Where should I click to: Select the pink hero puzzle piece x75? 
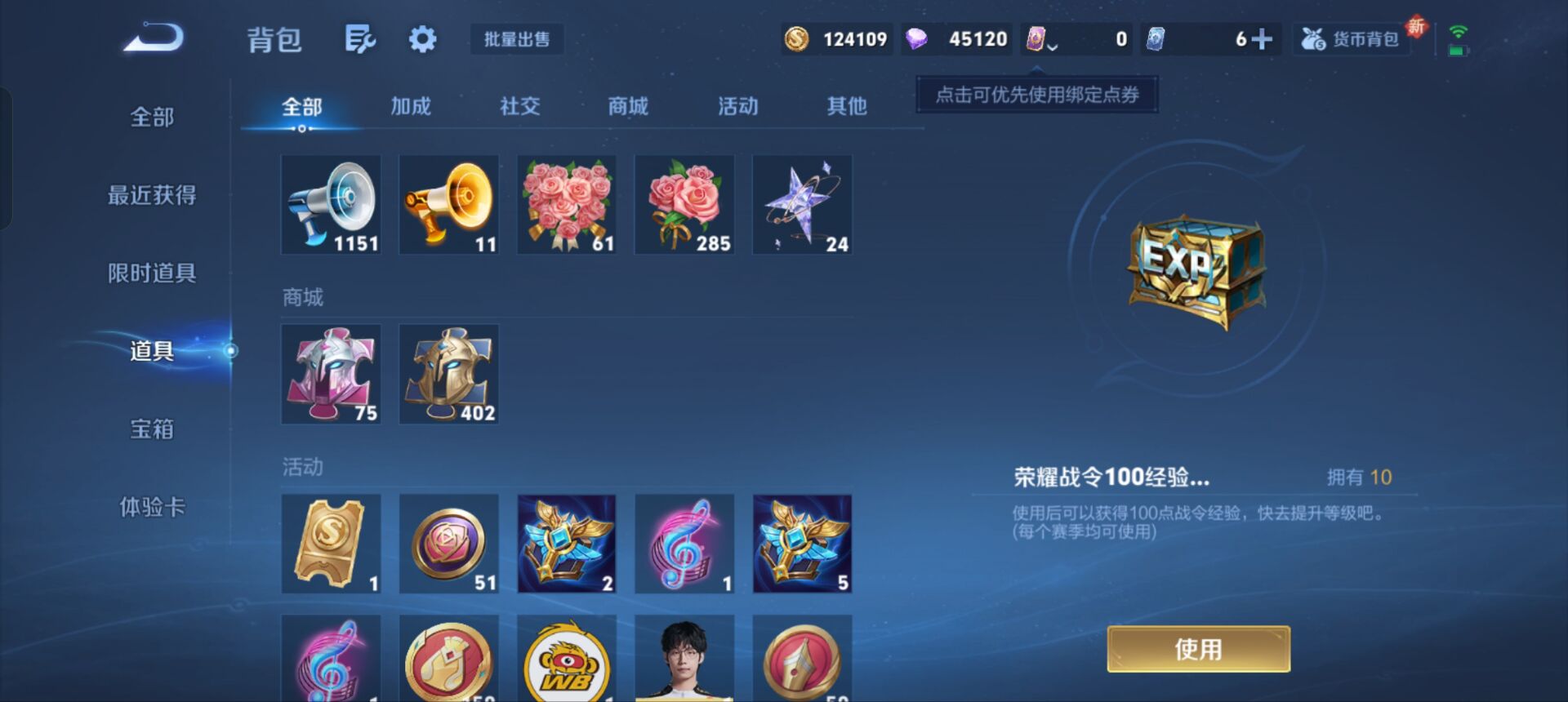[x=331, y=374]
